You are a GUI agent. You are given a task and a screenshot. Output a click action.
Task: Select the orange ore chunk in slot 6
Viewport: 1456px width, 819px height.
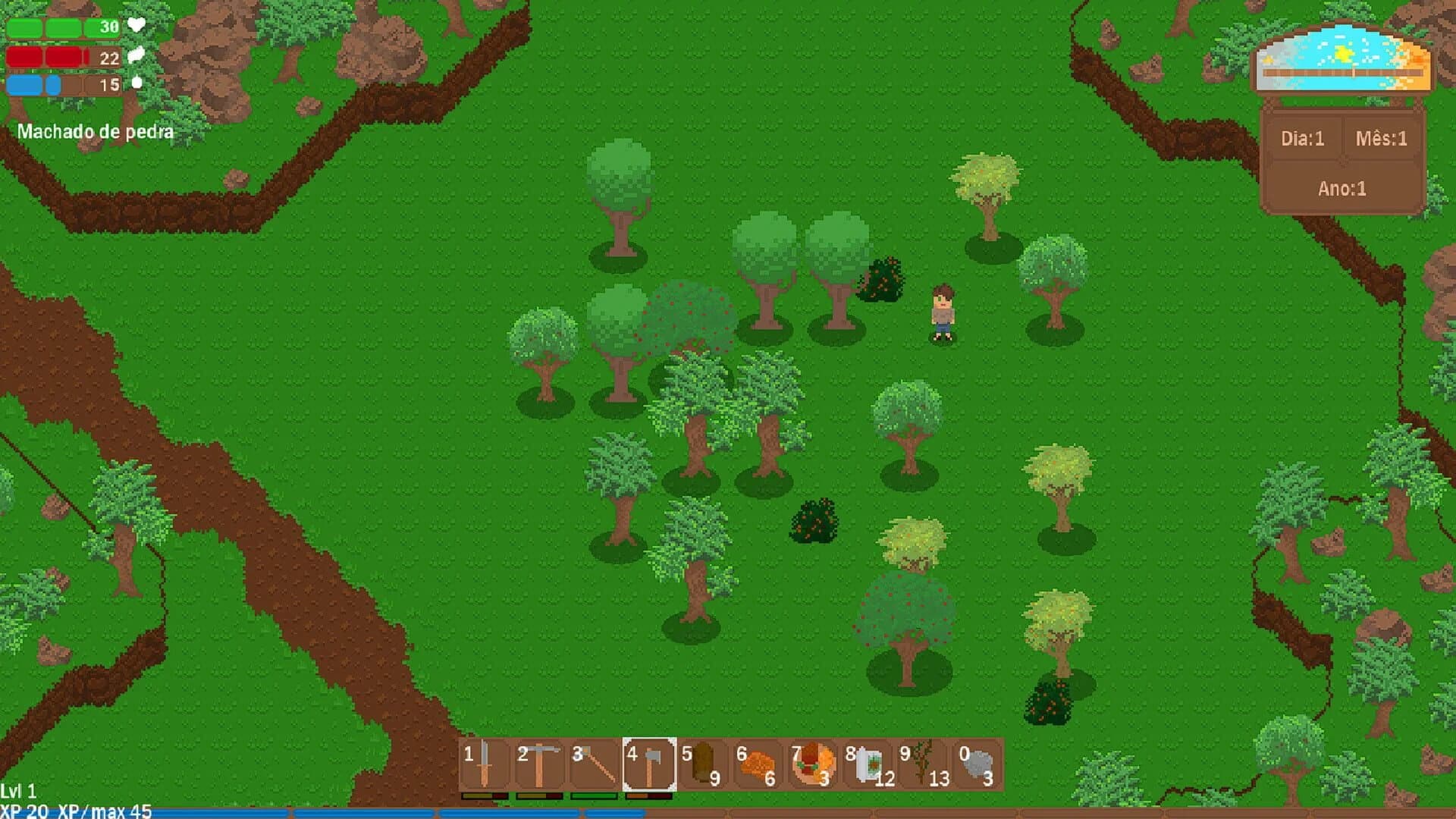pyautogui.click(x=758, y=764)
